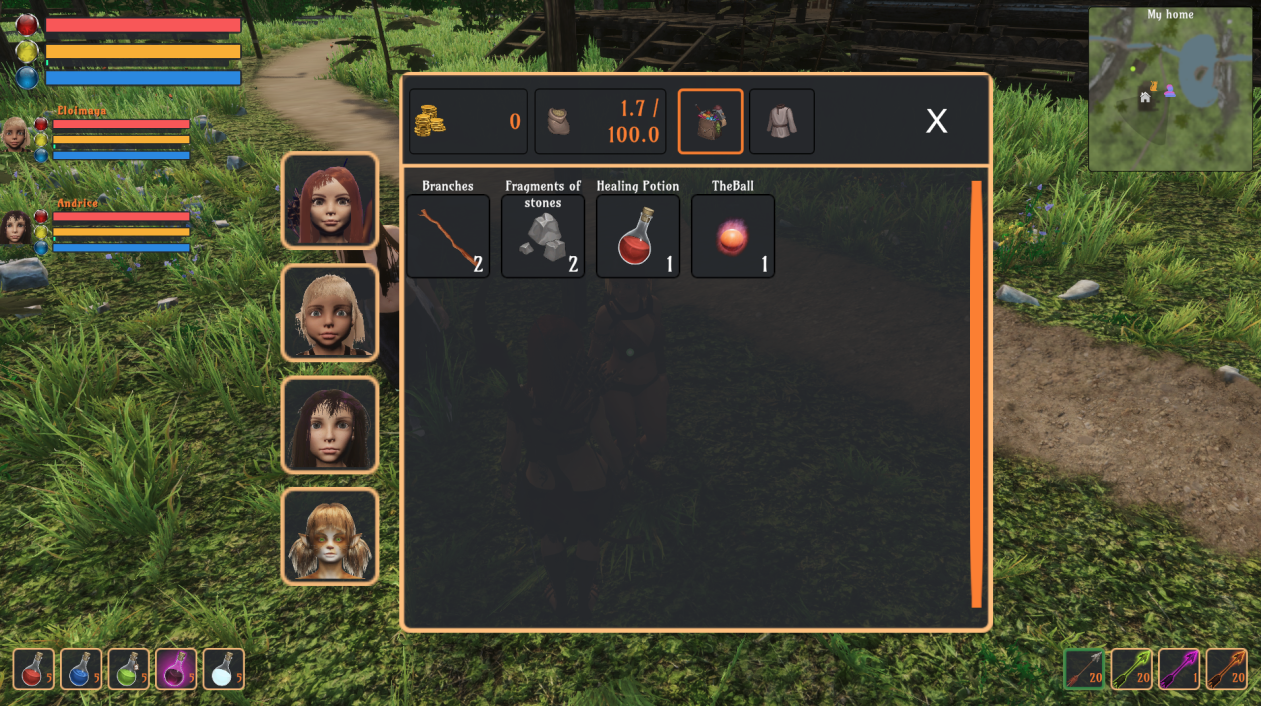Pick the dark-haired character portrait

[330, 424]
